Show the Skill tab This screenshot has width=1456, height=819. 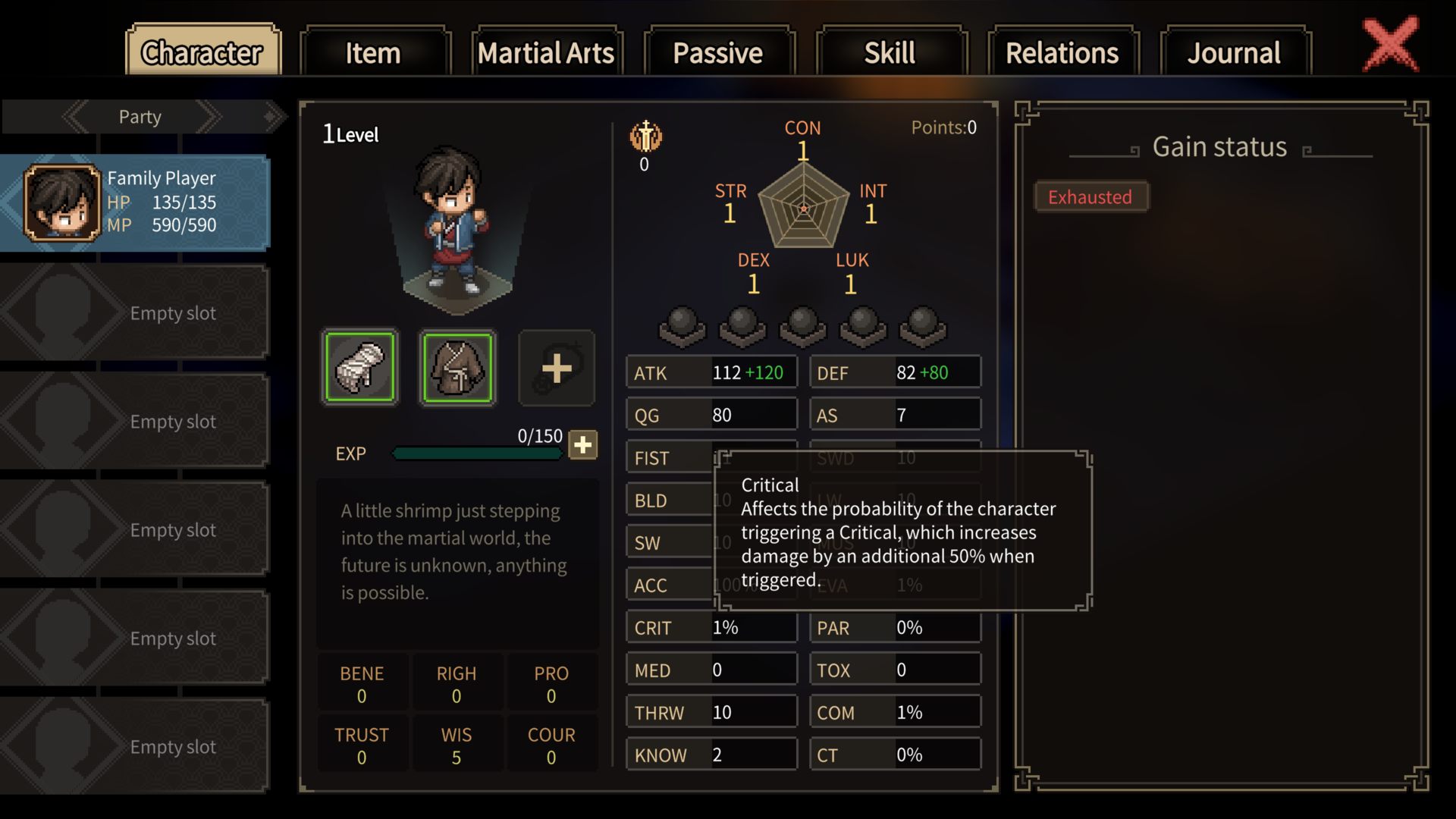pyautogui.click(x=890, y=52)
